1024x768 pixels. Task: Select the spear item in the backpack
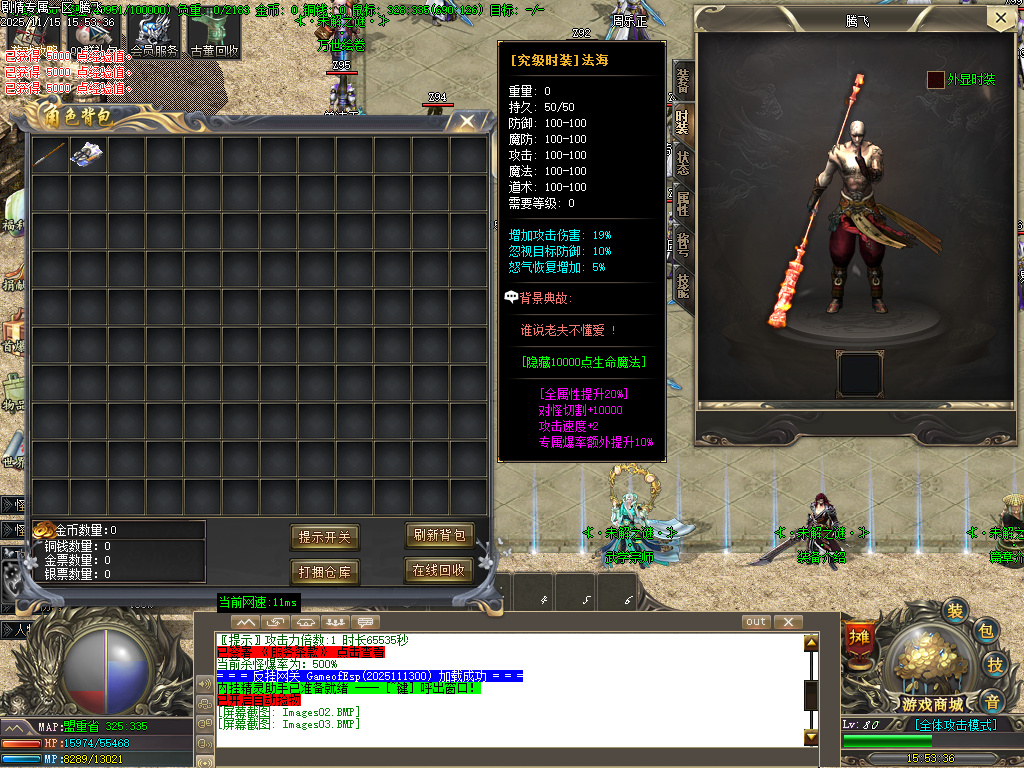tap(49, 153)
